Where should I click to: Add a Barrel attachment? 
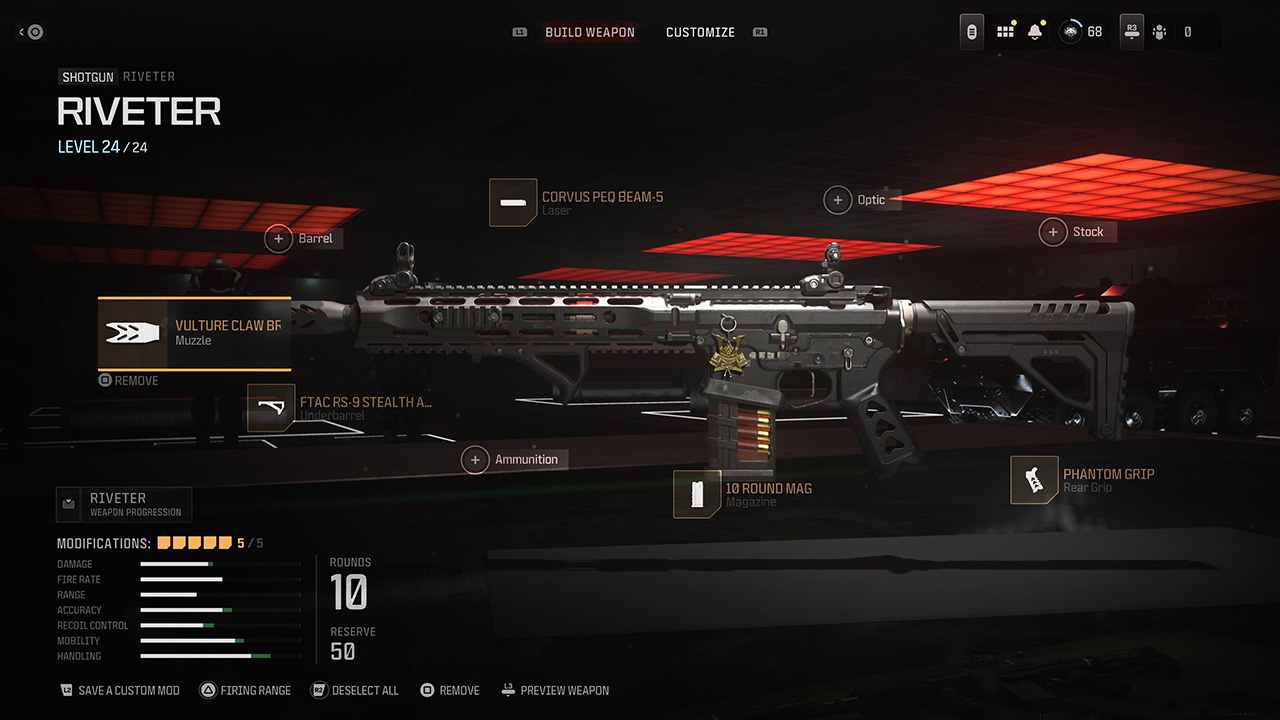pos(302,239)
